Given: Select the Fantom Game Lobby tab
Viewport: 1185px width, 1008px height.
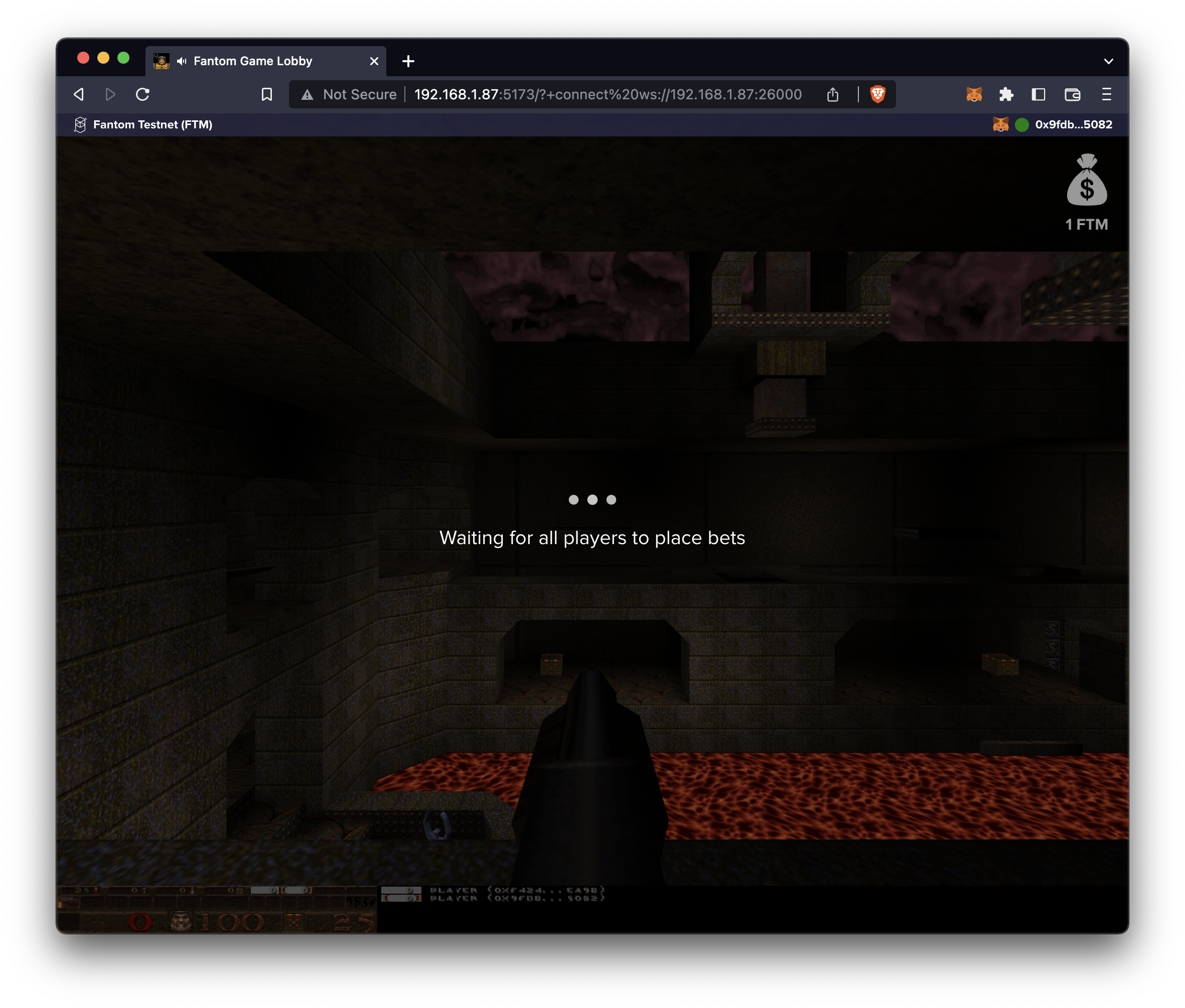Looking at the screenshot, I should pyautogui.click(x=253, y=61).
